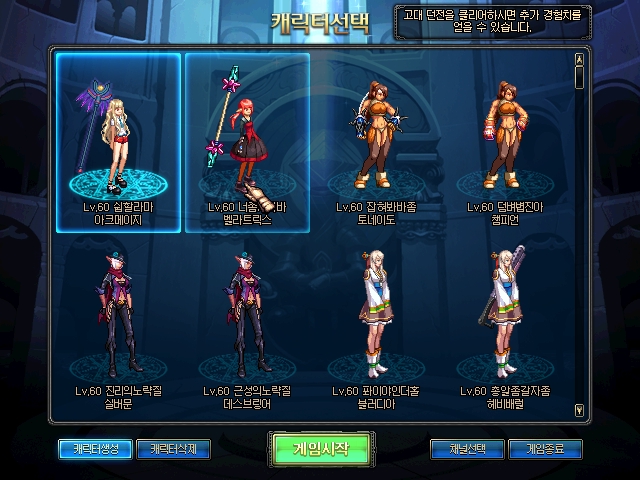Open channel selection (채널선택)
This screenshot has height=480, width=640.
click(x=467, y=448)
